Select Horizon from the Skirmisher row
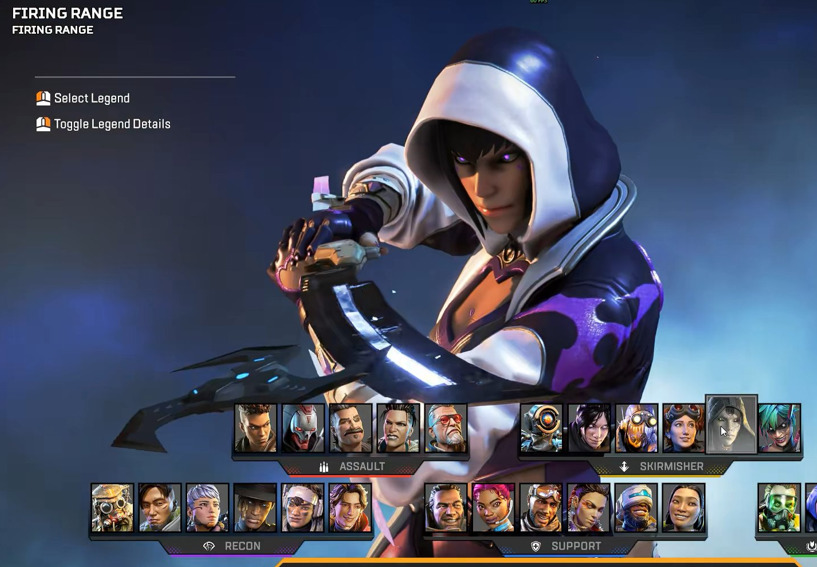This screenshot has width=817, height=567. [684, 428]
